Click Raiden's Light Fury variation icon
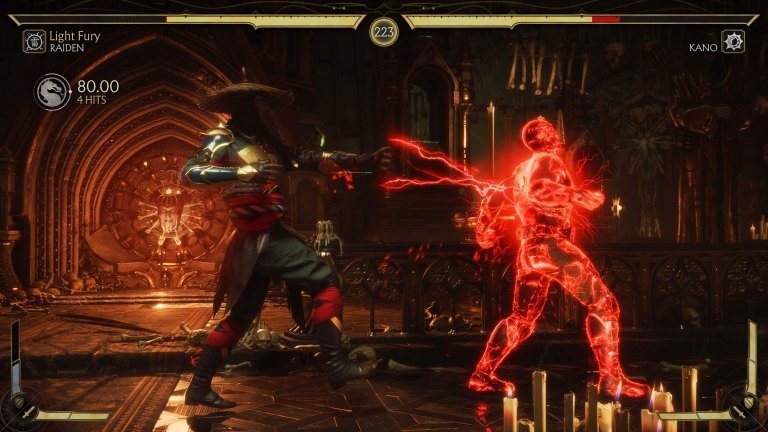Screen dimensions: 768x432 34,41
